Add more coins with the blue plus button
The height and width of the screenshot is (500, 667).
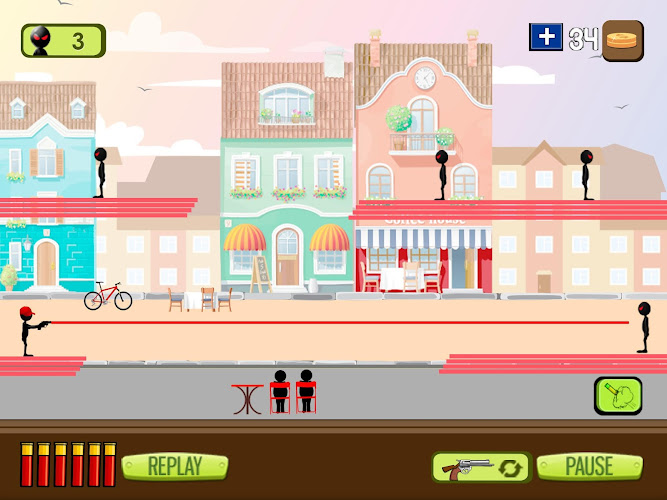click(x=546, y=38)
